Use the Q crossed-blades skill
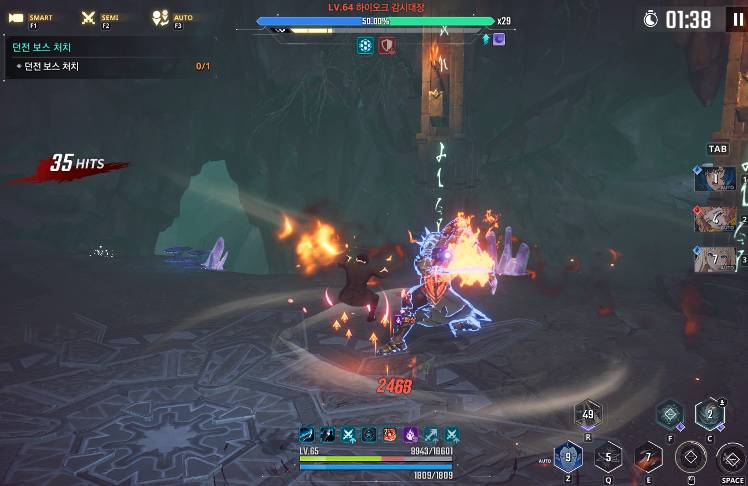The height and width of the screenshot is (486, 748). coord(608,458)
